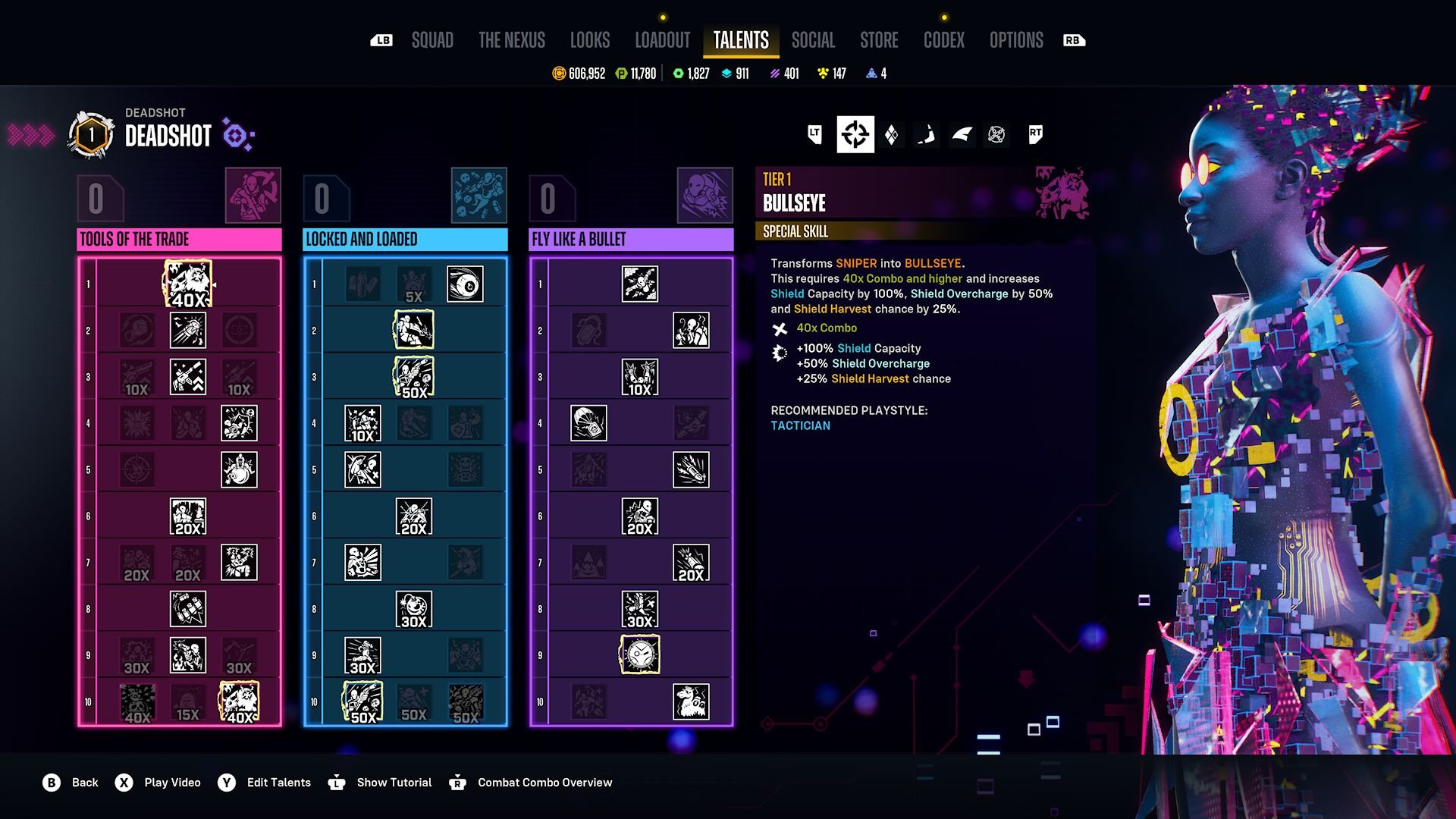1456x819 pixels.
Task: Open the Loadout tab
Action: (663, 40)
